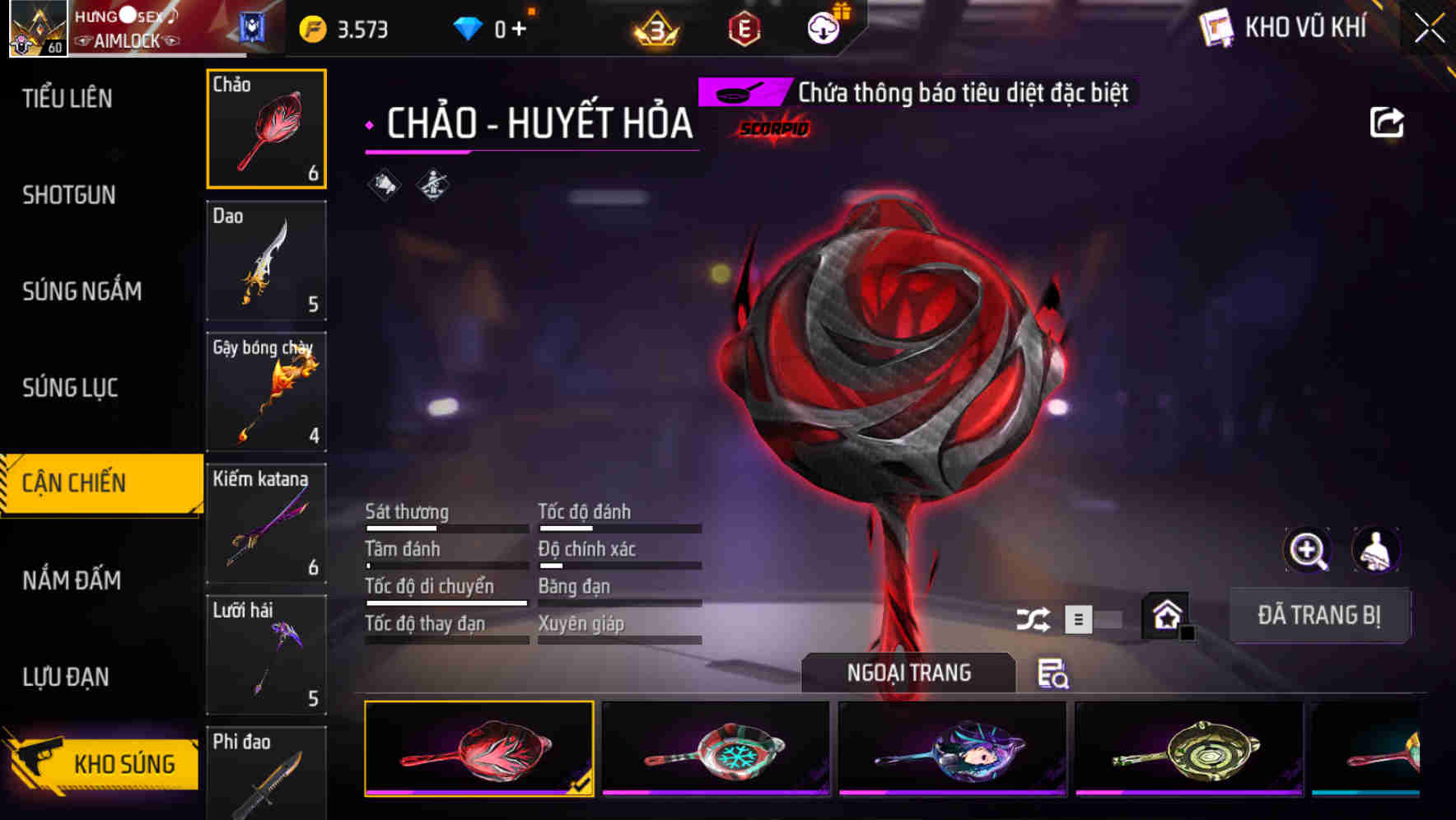The width and height of the screenshot is (1456, 820).
Task: Click the pink frying pan kill-feed banner icon
Action: click(x=740, y=93)
